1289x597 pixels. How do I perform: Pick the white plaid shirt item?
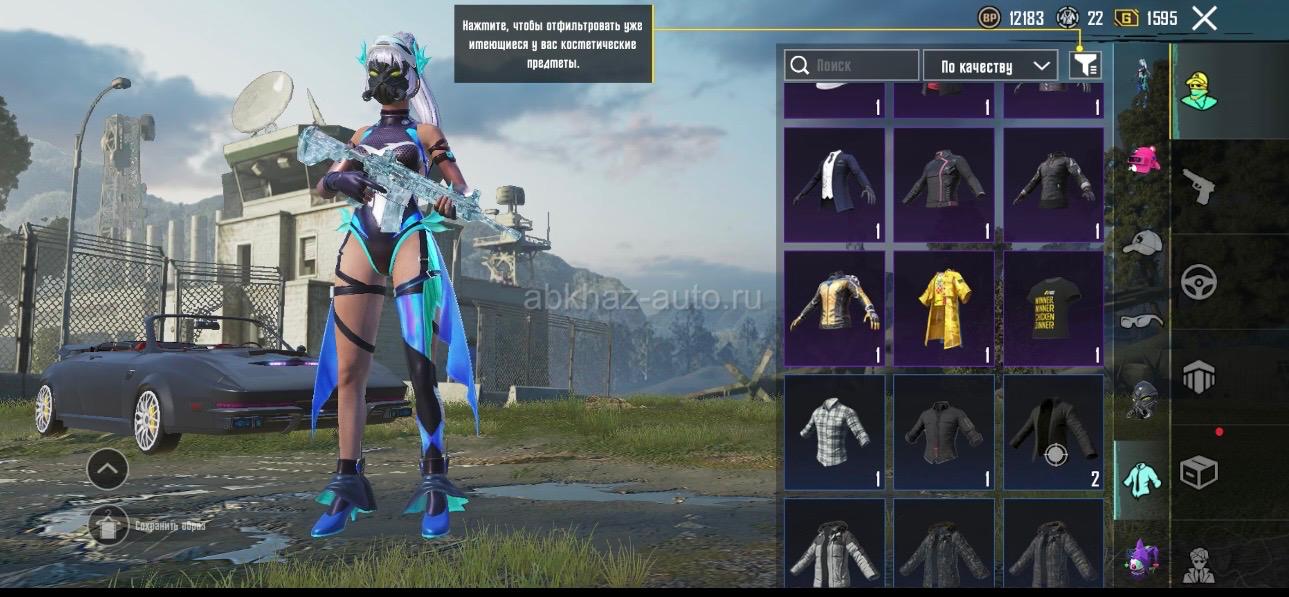[x=834, y=432]
